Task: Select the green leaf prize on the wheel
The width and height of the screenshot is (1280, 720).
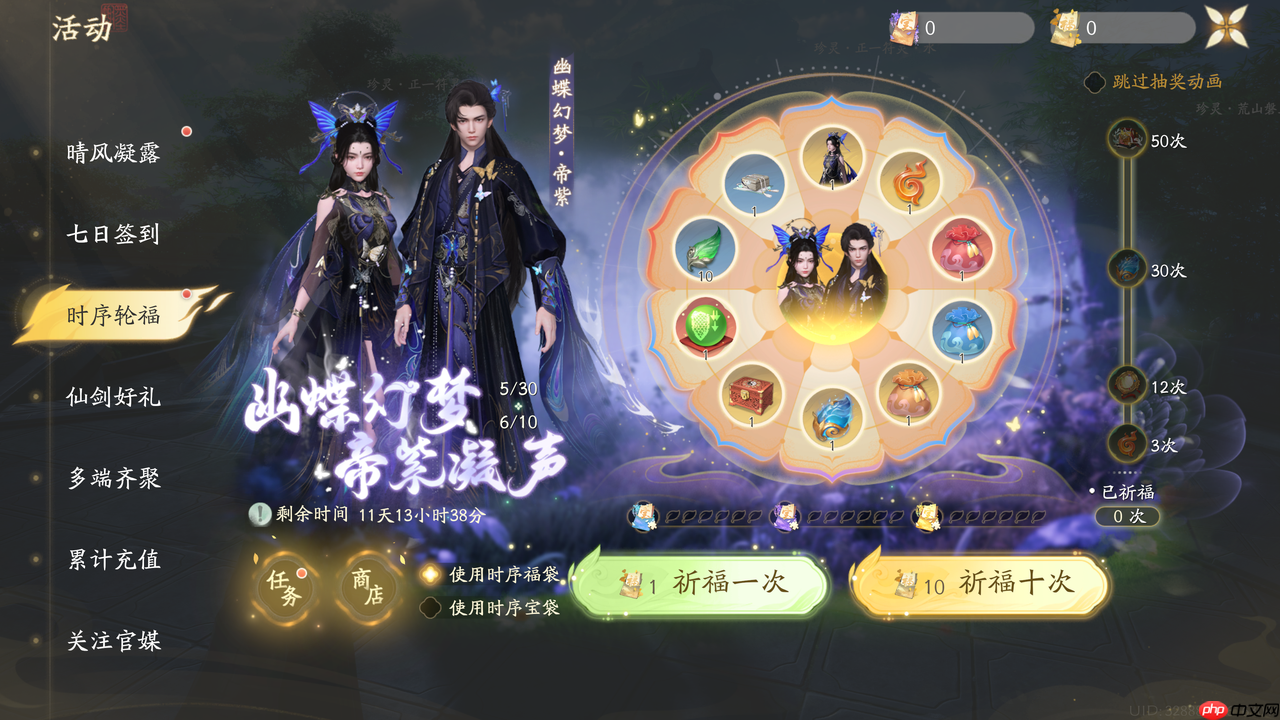Action: tap(703, 250)
